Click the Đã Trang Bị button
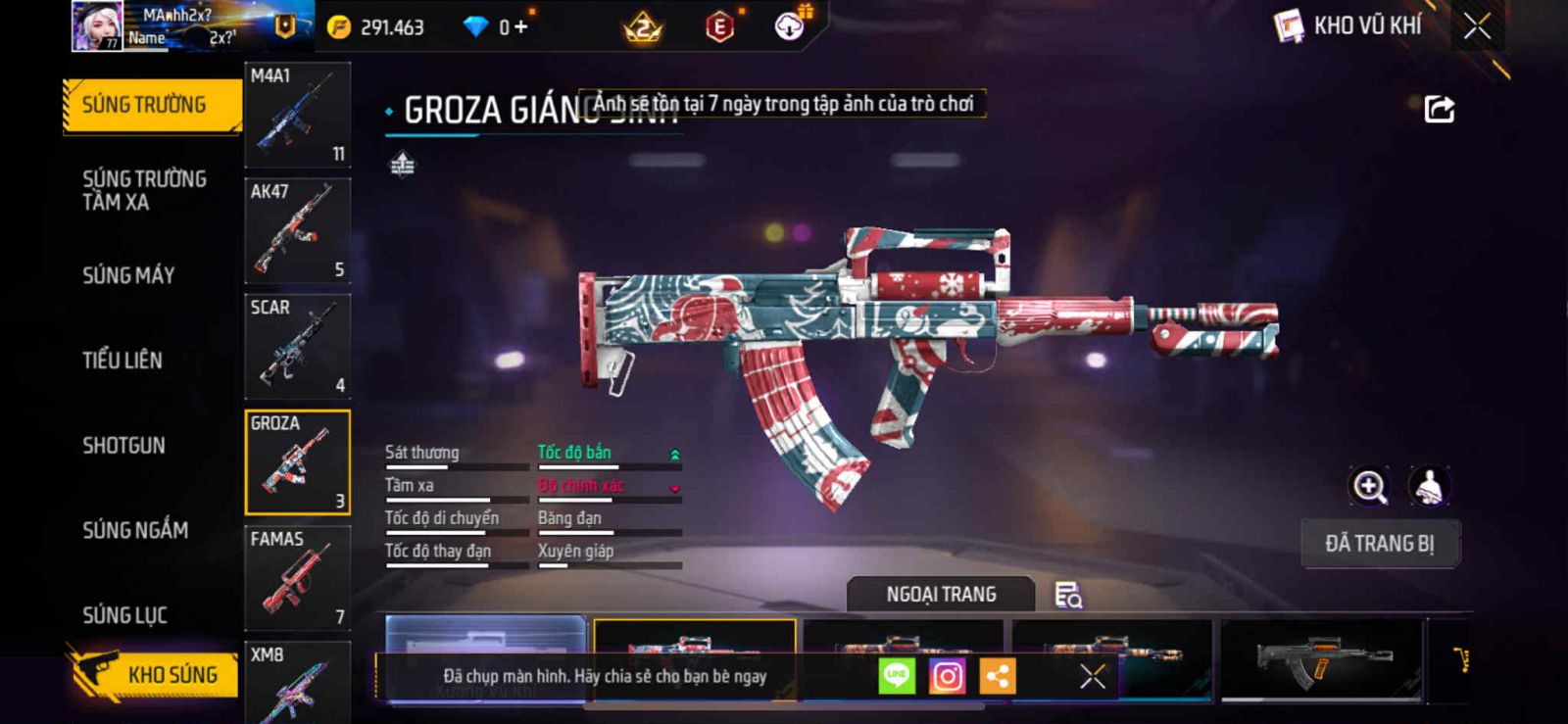The height and width of the screenshot is (724, 1568). point(1379,544)
